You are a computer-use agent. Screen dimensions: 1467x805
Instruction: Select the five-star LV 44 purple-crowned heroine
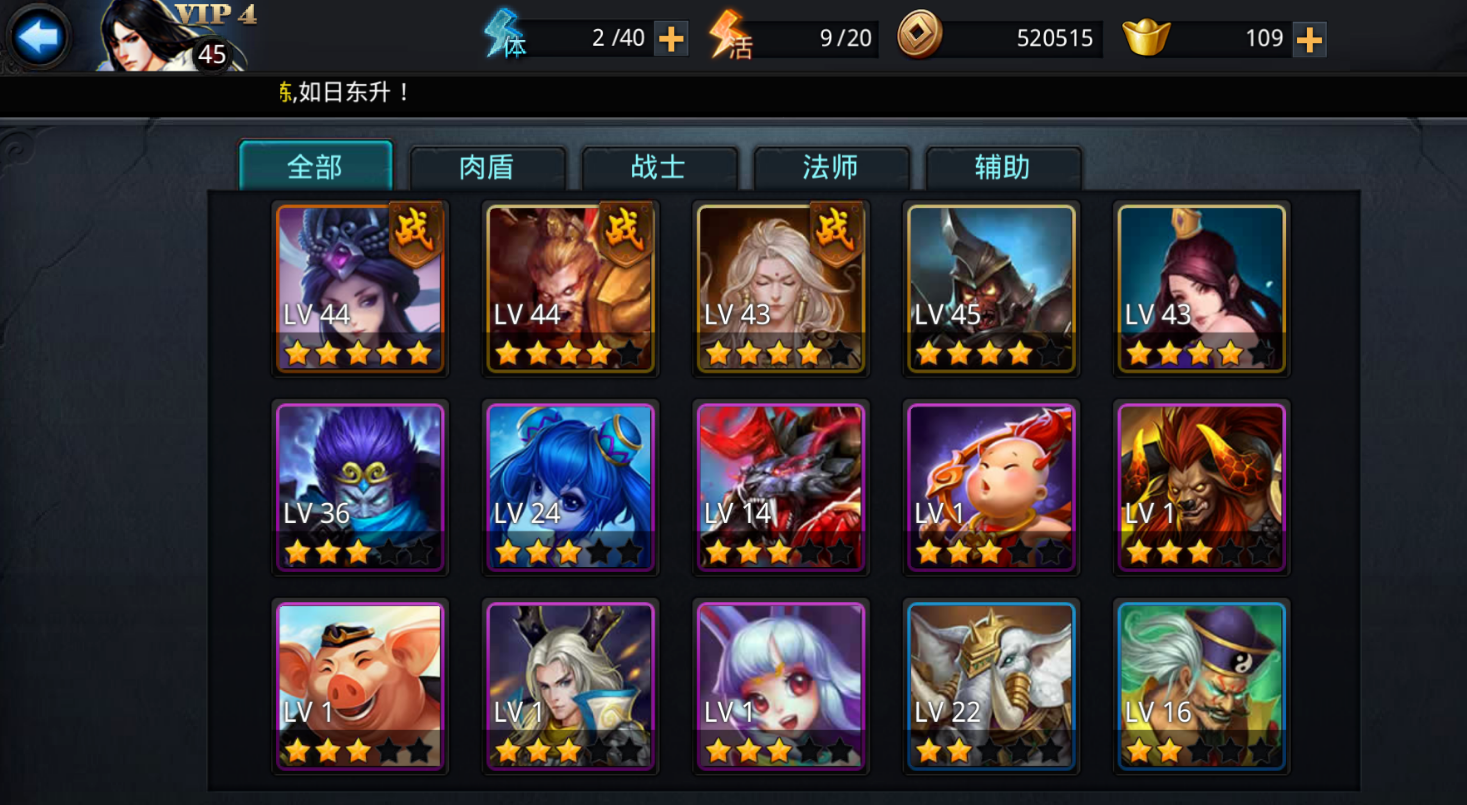coord(360,288)
